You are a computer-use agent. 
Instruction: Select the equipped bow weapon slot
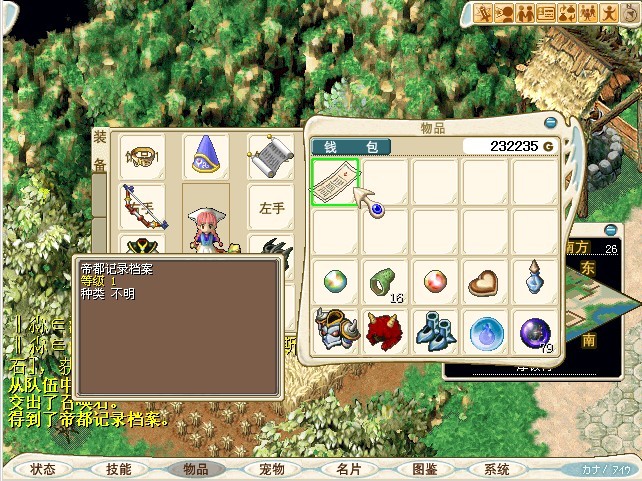point(143,207)
